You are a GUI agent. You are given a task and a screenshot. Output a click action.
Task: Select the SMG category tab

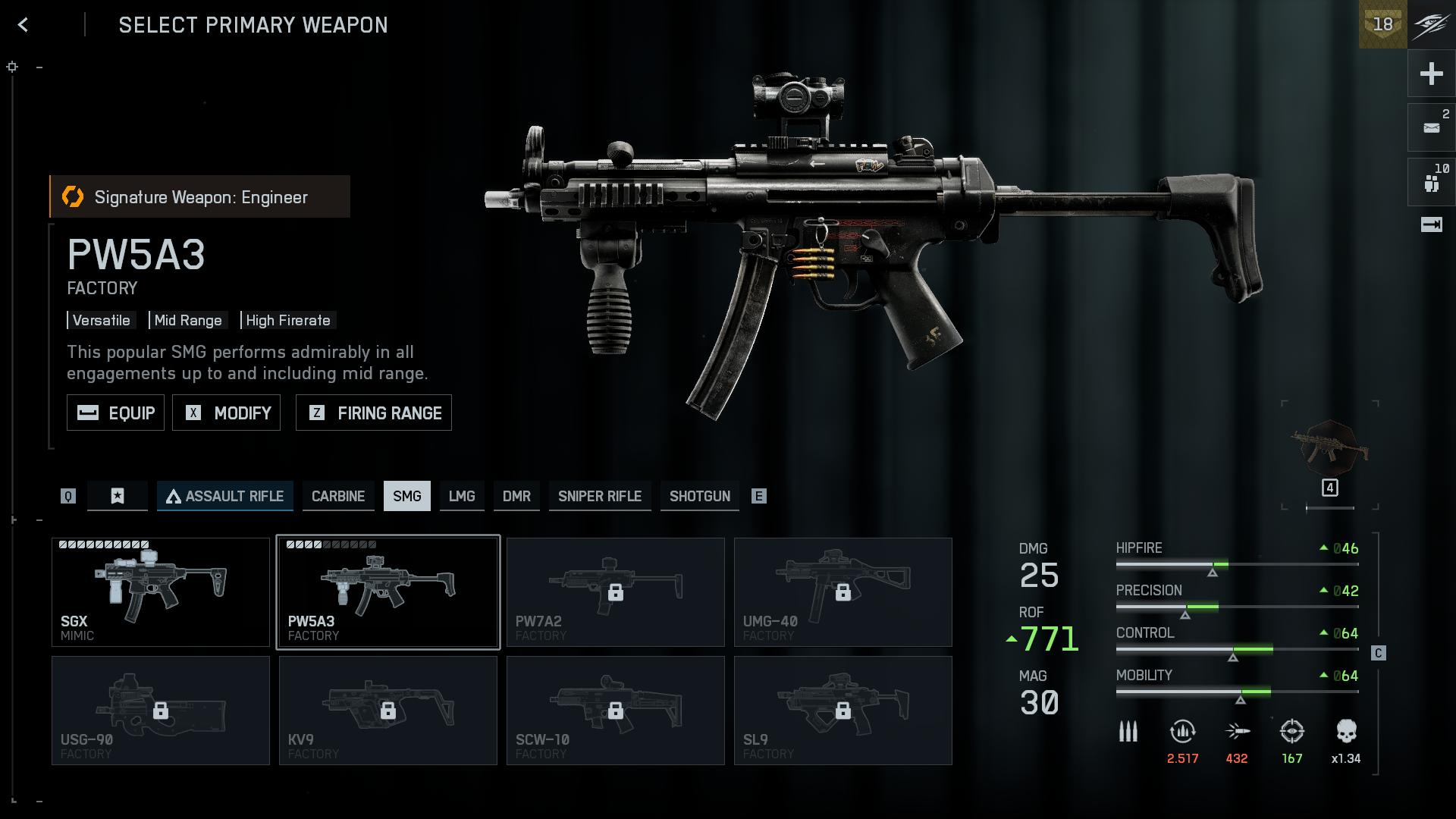(406, 496)
